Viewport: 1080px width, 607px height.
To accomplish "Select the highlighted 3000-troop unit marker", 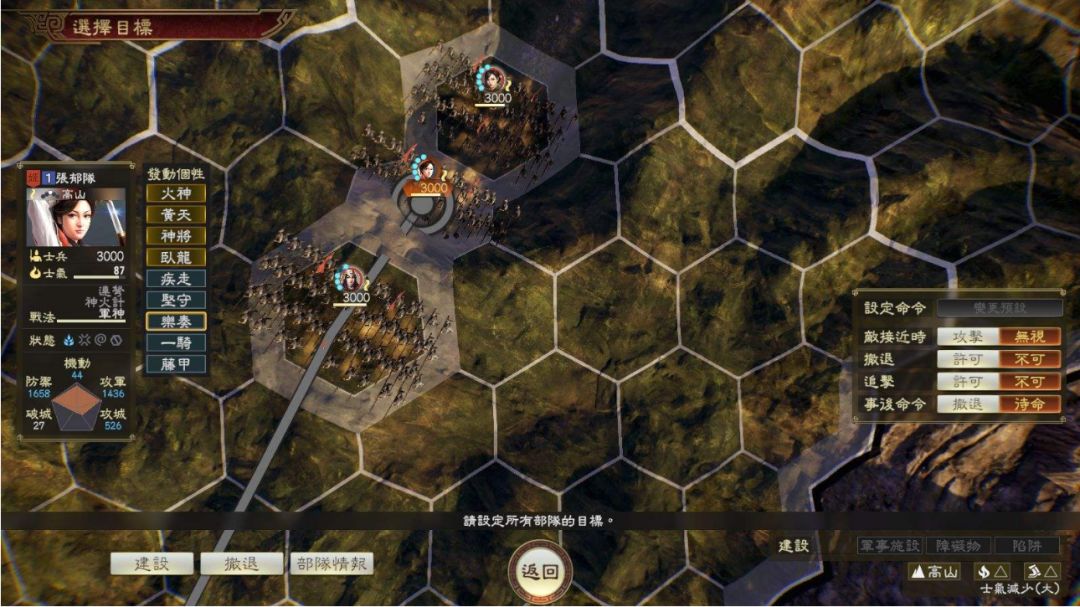I will tap(432, 187).
